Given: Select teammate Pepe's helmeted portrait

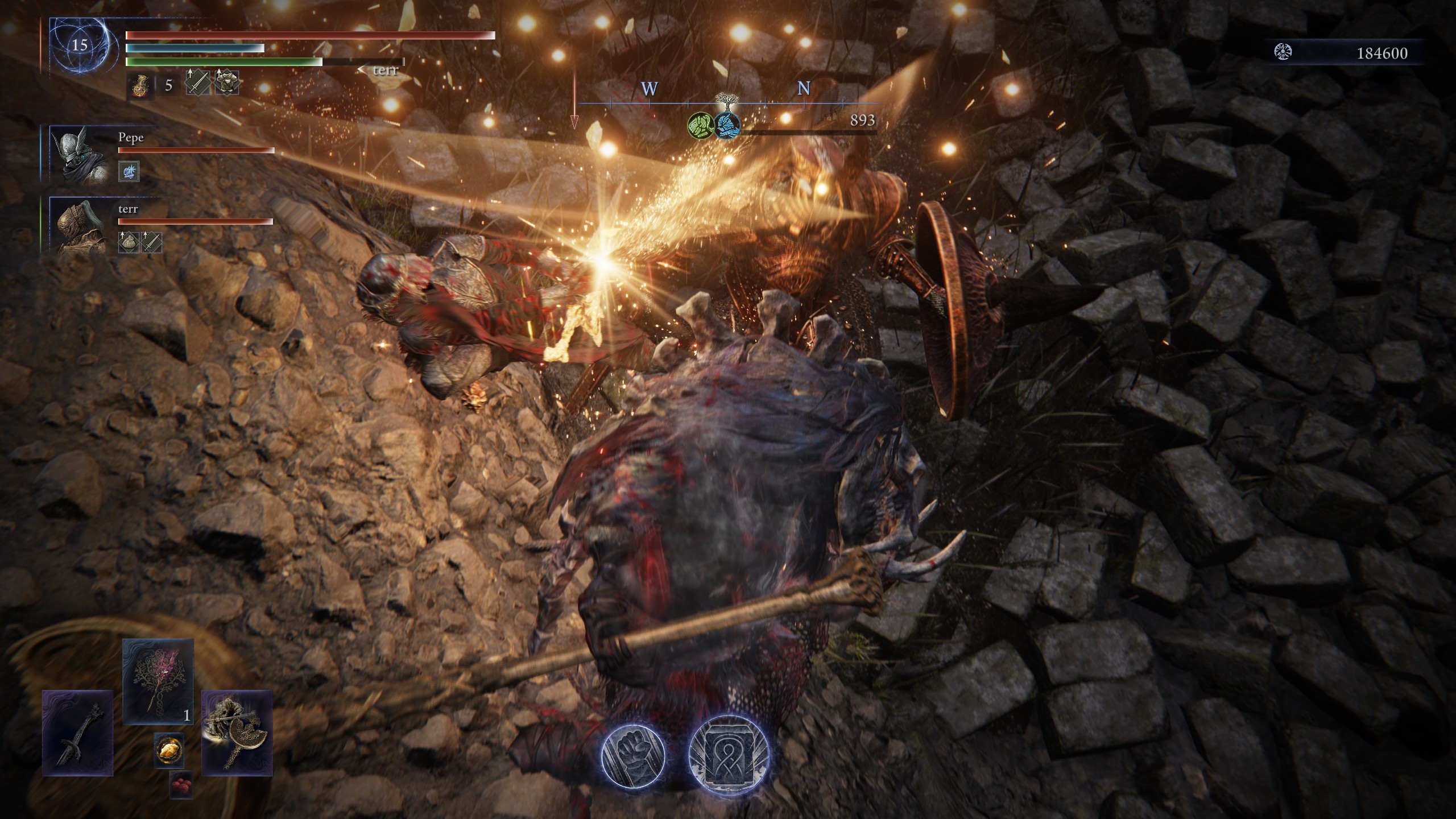Looking at the screenshot, I should pyautogui.click(x=80, y=154).
